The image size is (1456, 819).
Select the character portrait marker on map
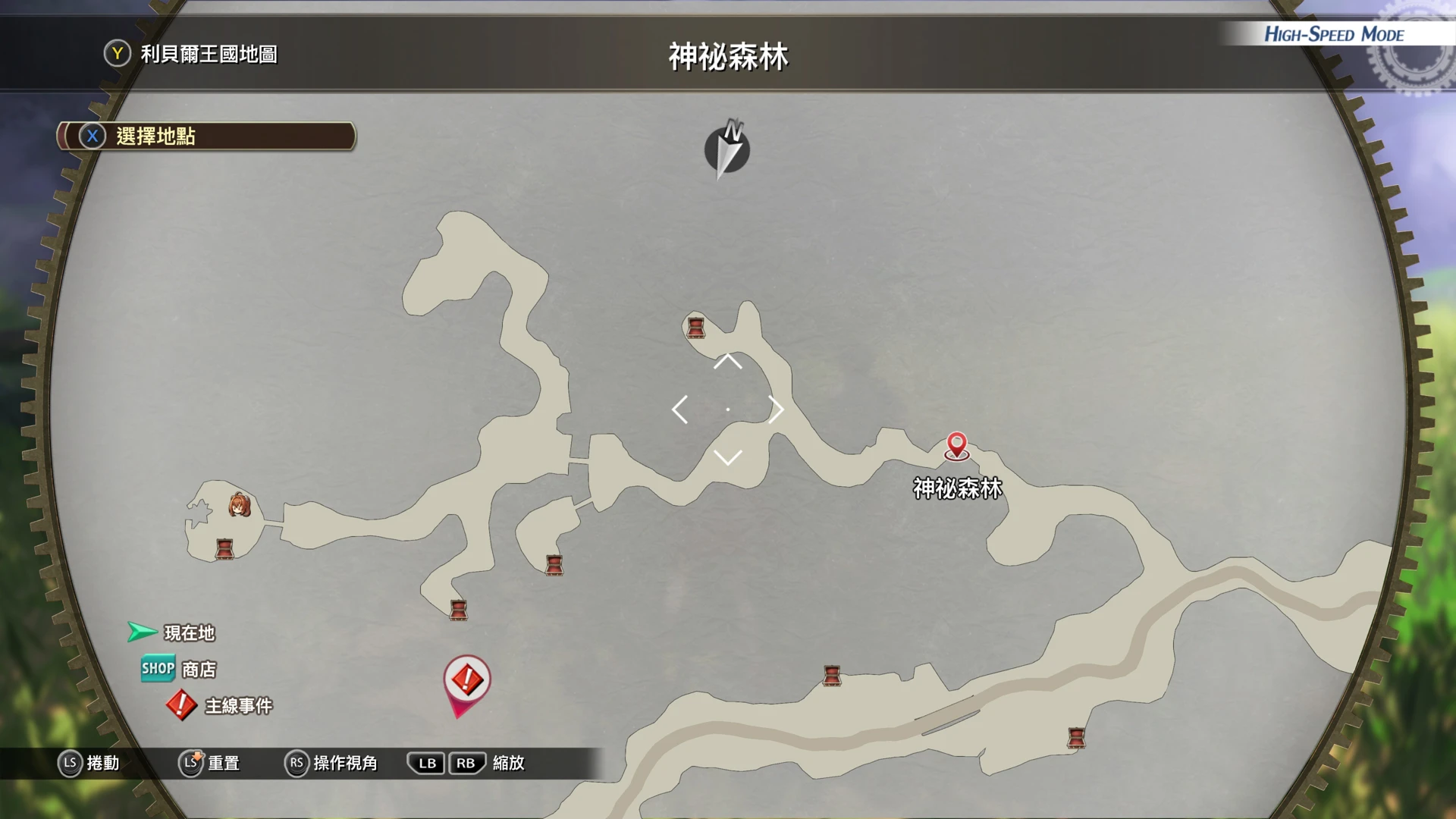click(240, 505)
